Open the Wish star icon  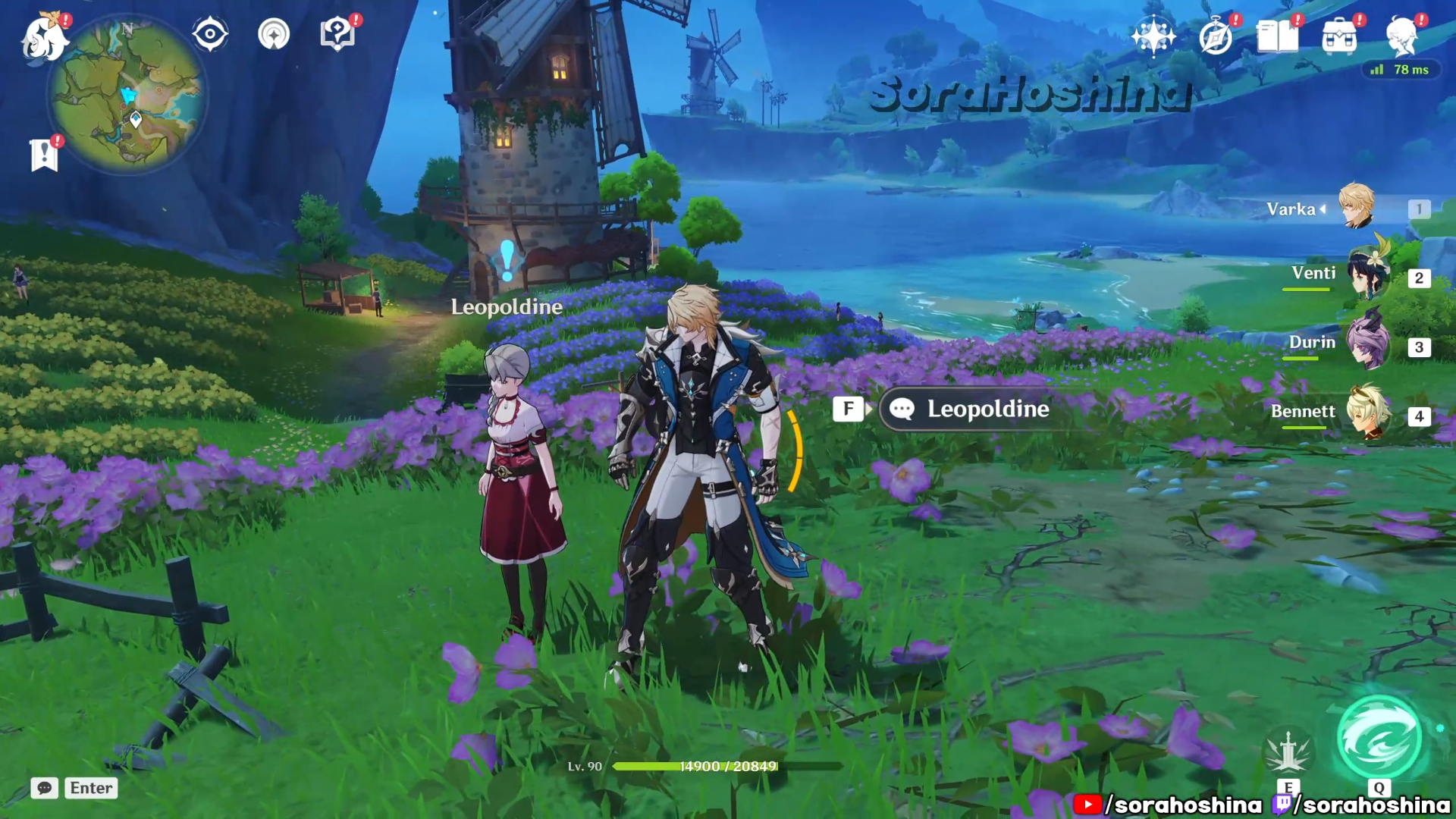(x=1153, y=36)
